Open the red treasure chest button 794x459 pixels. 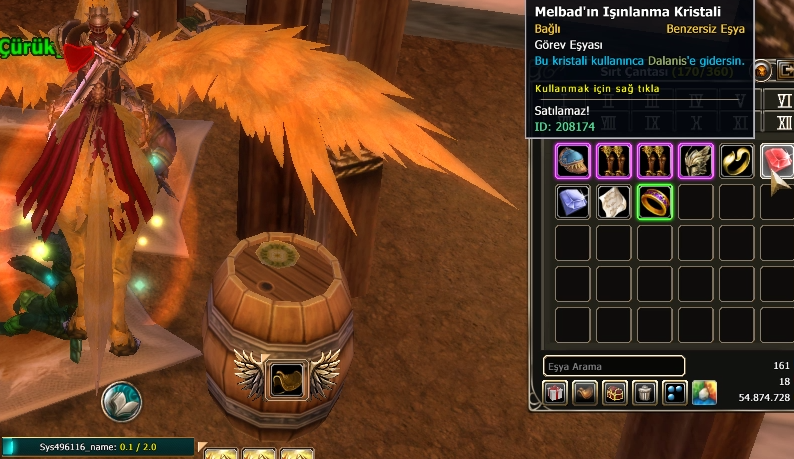[x=615, y=392]
